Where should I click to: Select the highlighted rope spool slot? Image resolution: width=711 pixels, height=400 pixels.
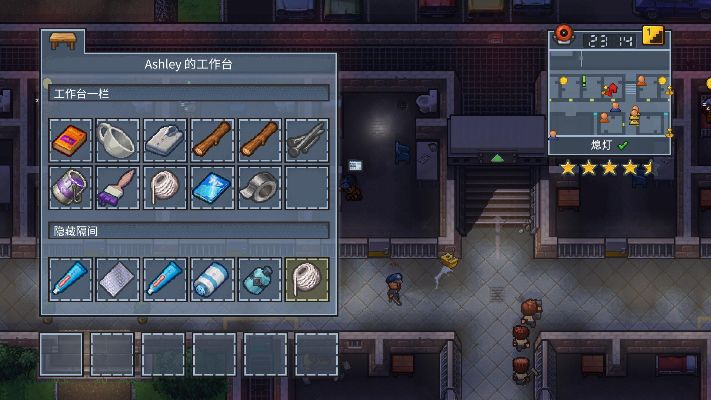306,278
